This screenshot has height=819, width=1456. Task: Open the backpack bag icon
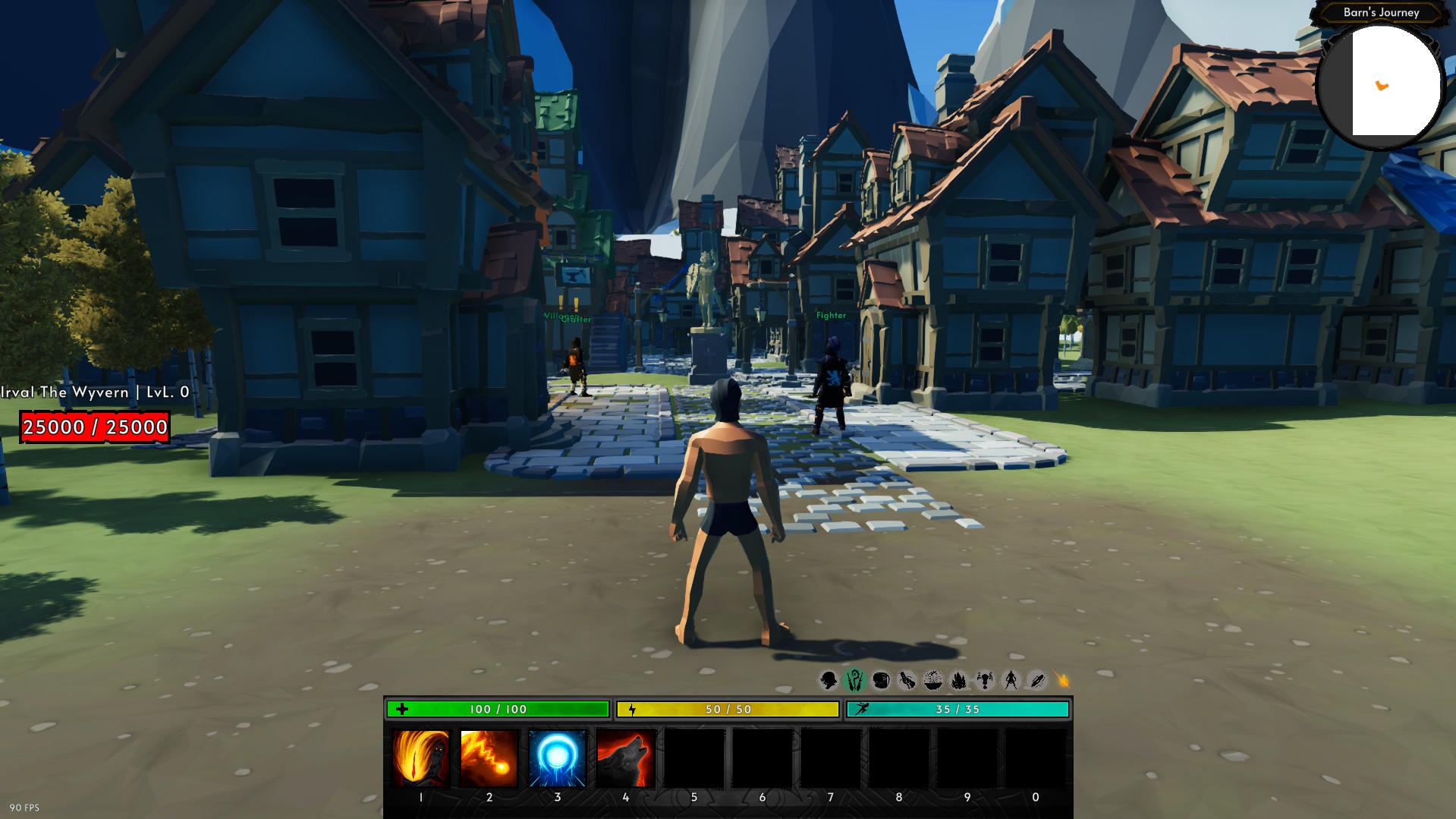pyautogui.click(x=881, y=680)
